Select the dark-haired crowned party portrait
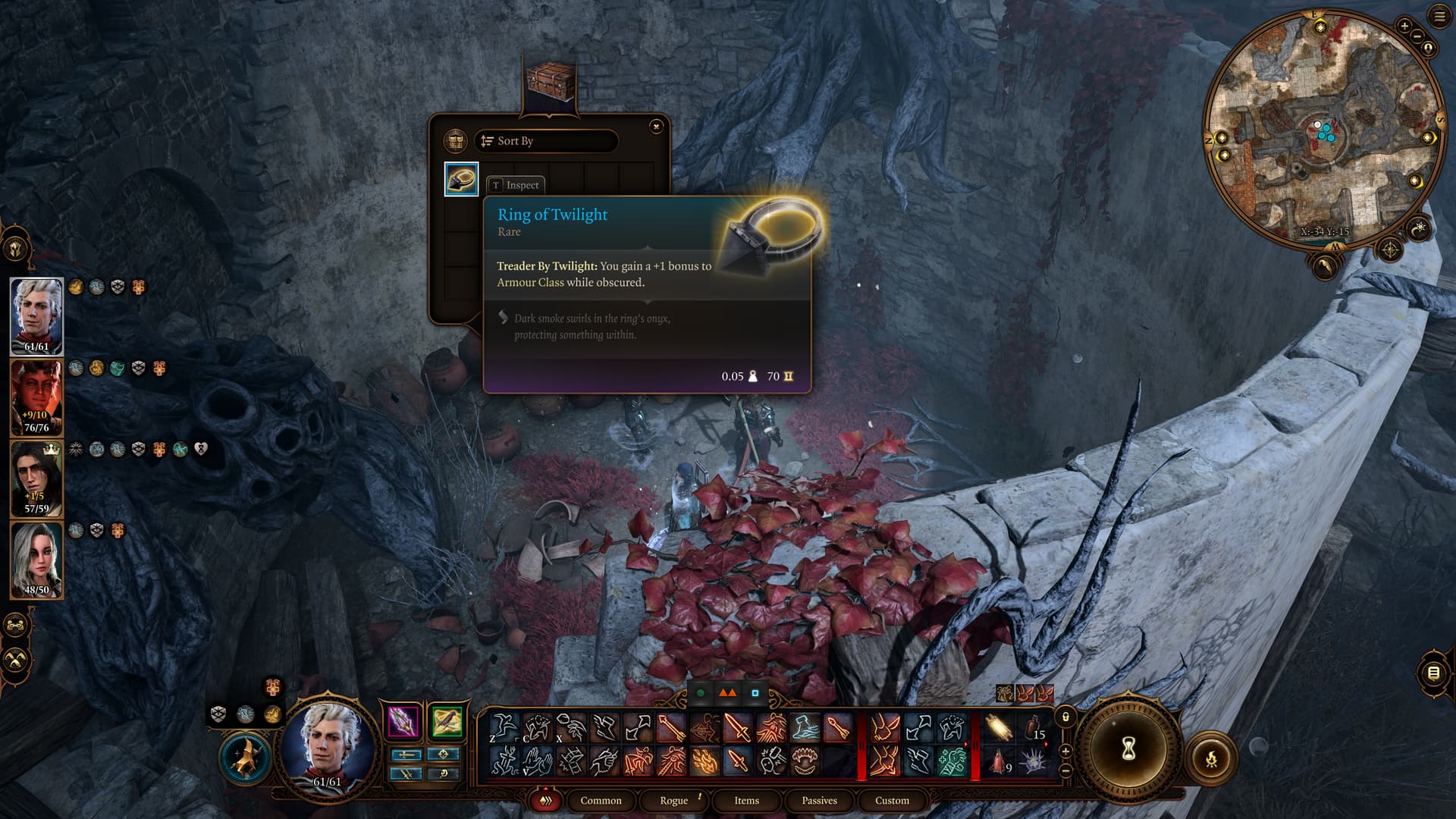Image resolution: width=1456 pixels, height=819 pixels. (36, 479)
